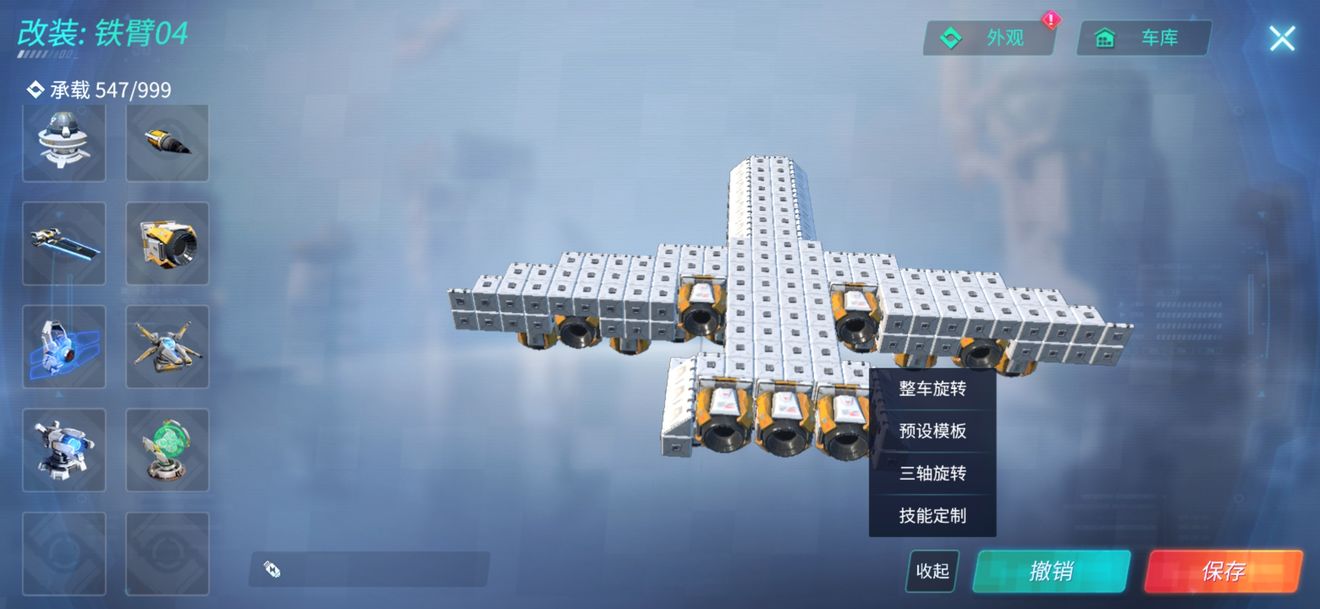Choose the 三轴旋转 menu entry
The height and width of the screenshot is (609, 1320).
[x=932, y=473]
